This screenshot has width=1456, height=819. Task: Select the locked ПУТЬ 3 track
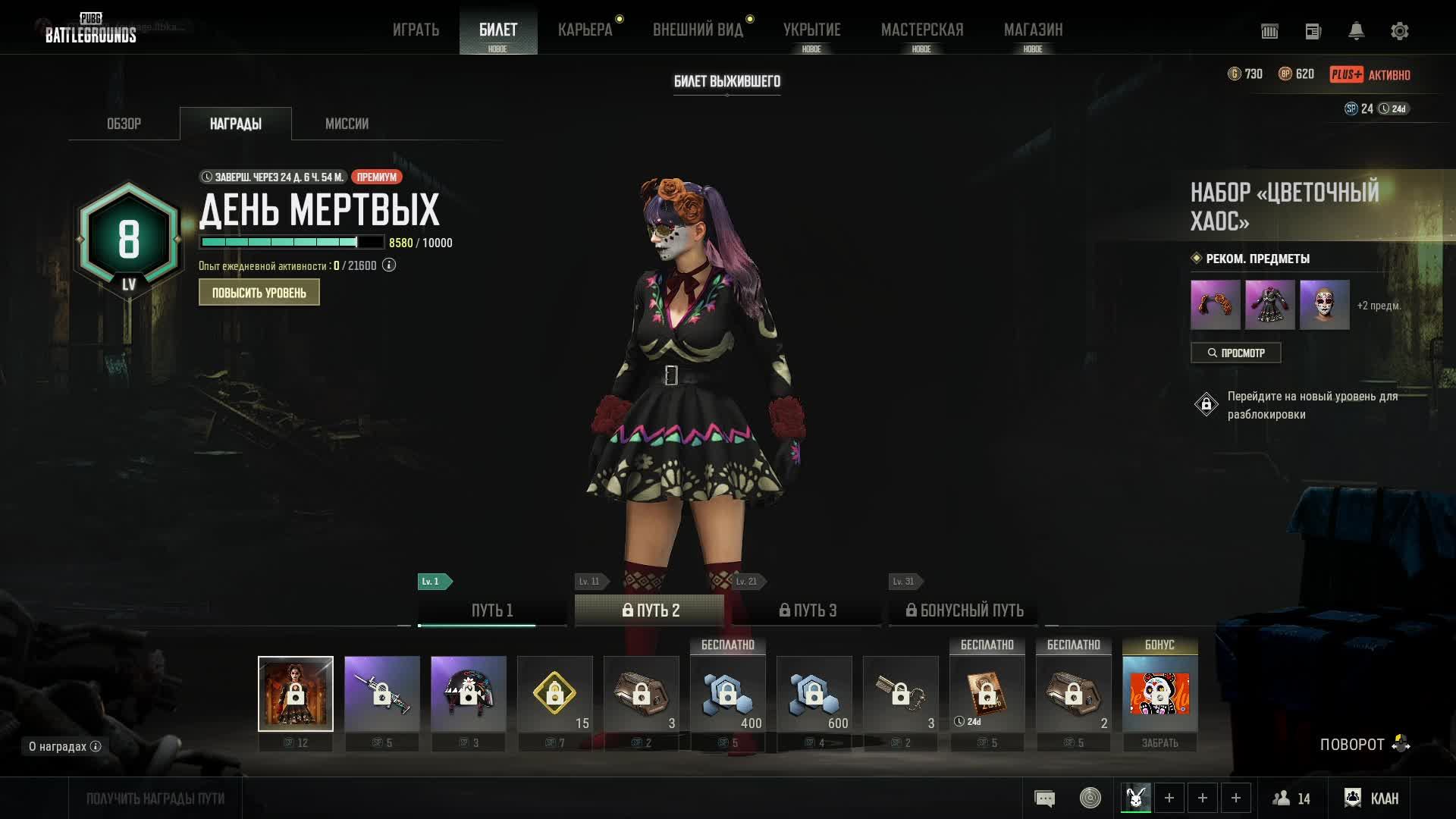(x=808, y=610)
